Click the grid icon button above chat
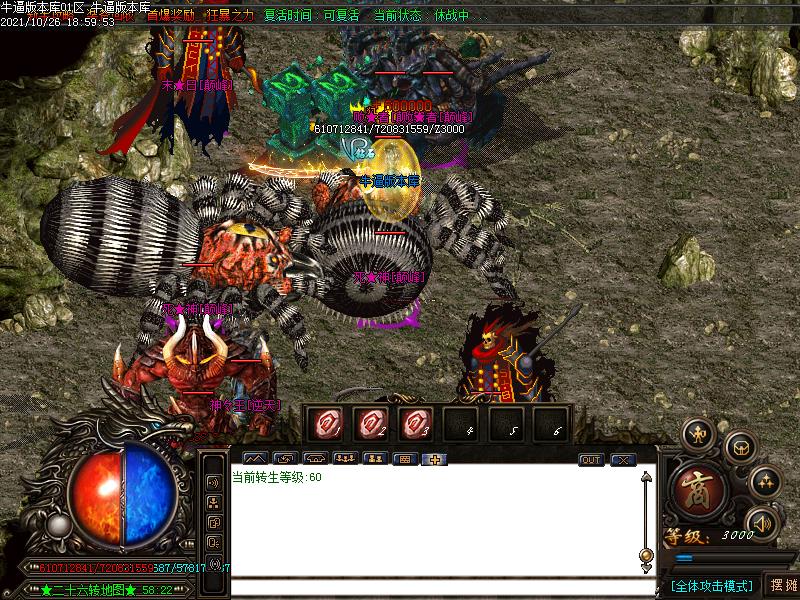 pyautogui.click(x=405, y=459)
